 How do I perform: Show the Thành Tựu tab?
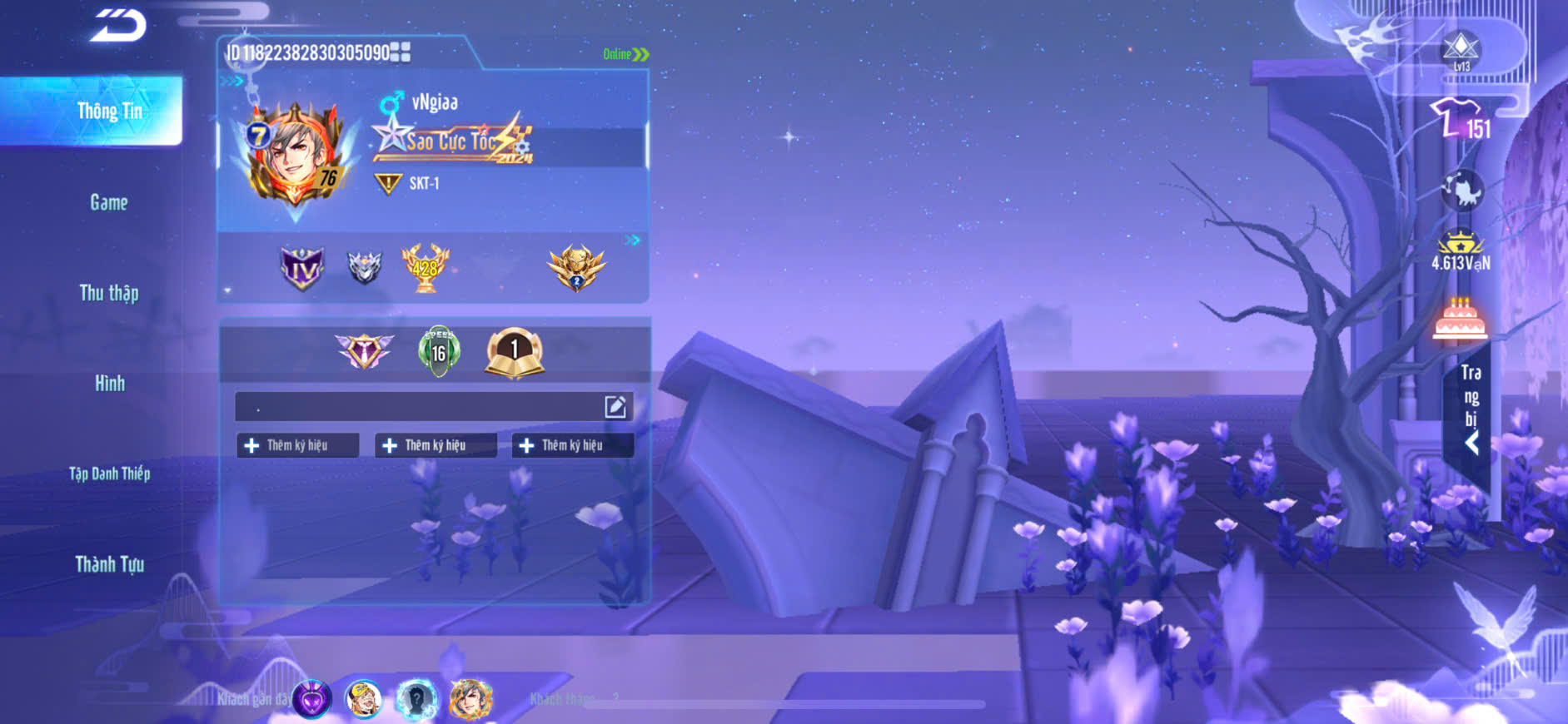tap(109, 565)
